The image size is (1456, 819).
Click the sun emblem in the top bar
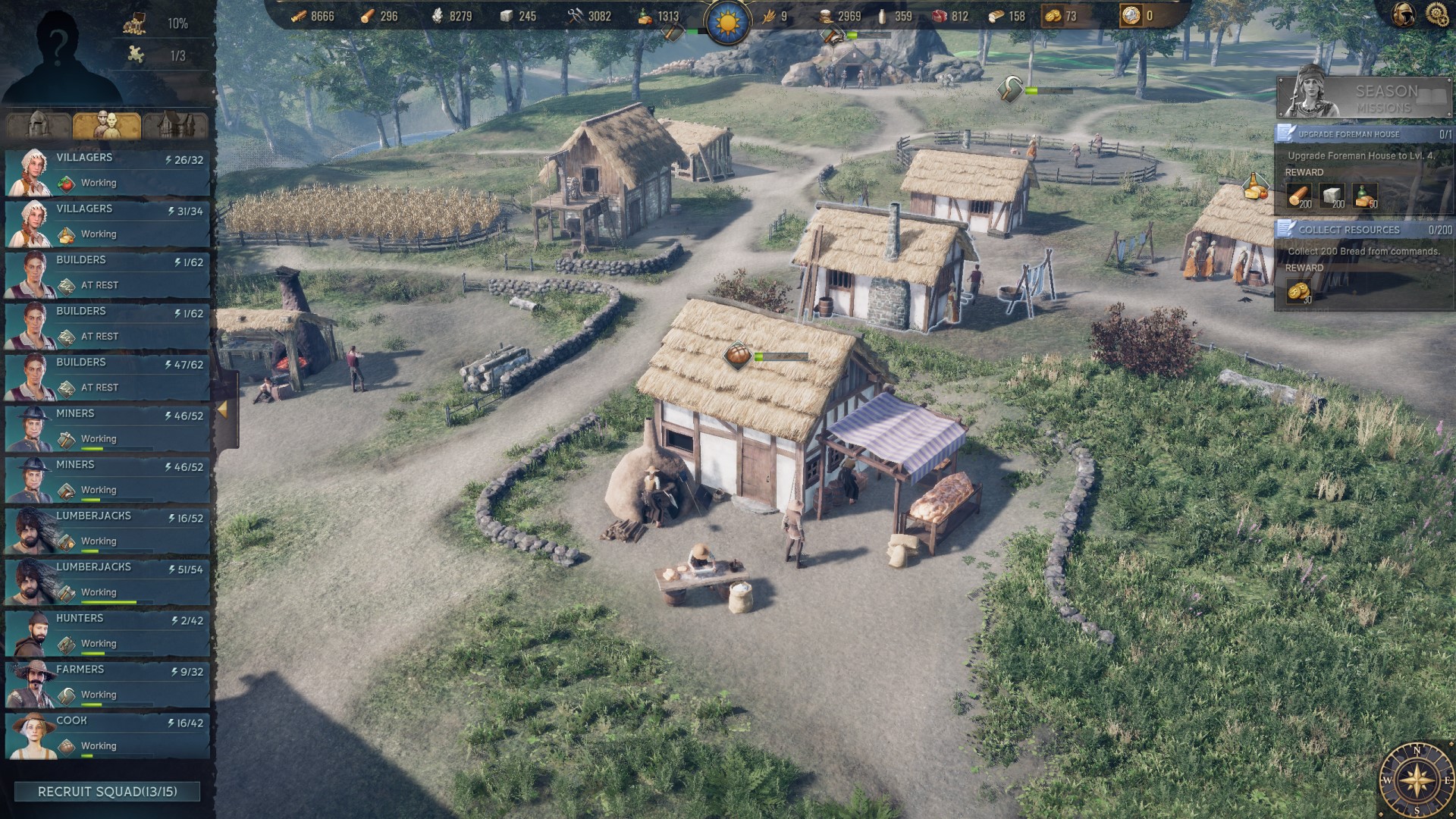(727, 20)
